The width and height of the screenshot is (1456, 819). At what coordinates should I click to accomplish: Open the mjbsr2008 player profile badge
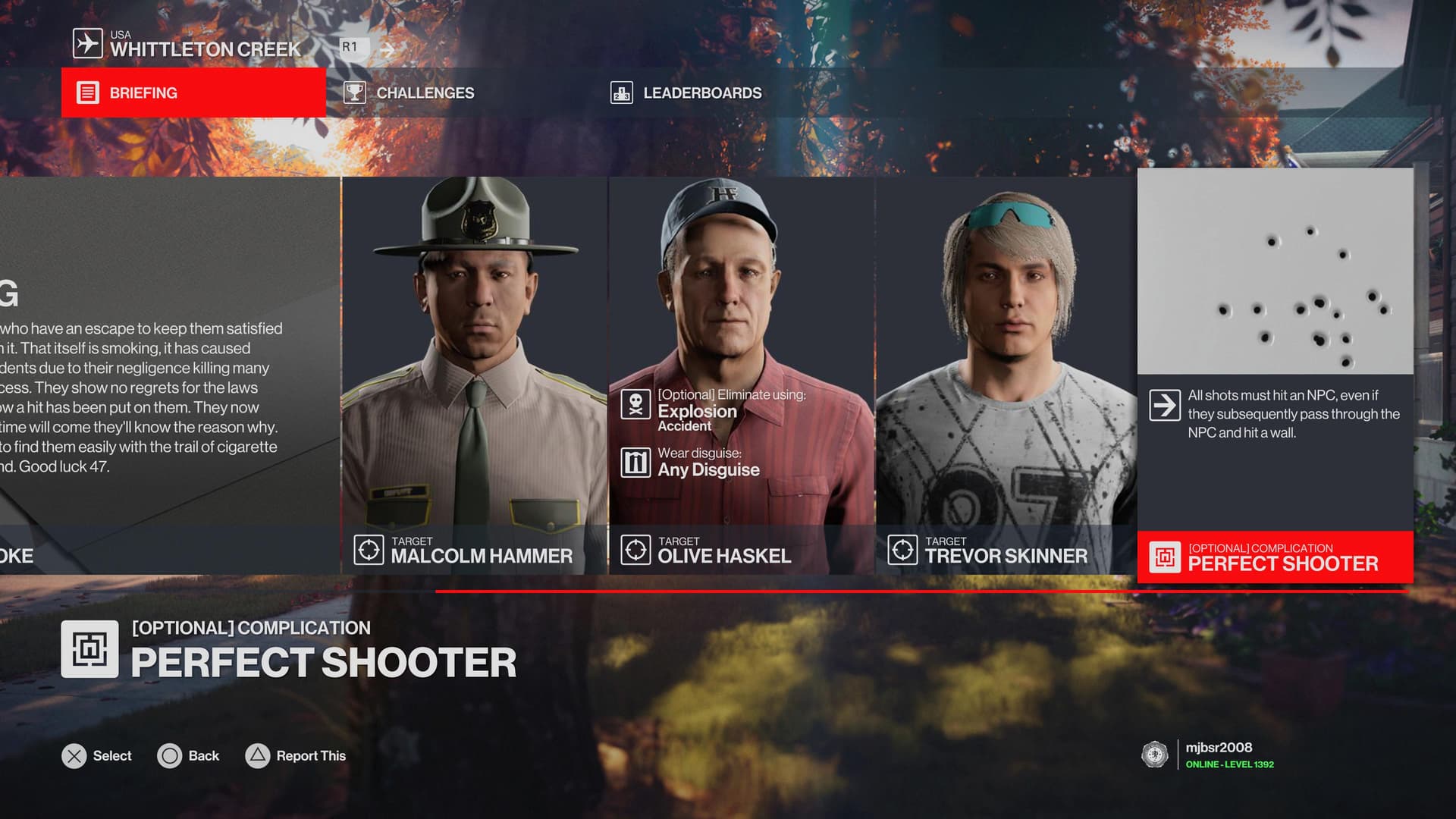[x=1209, y=755]
